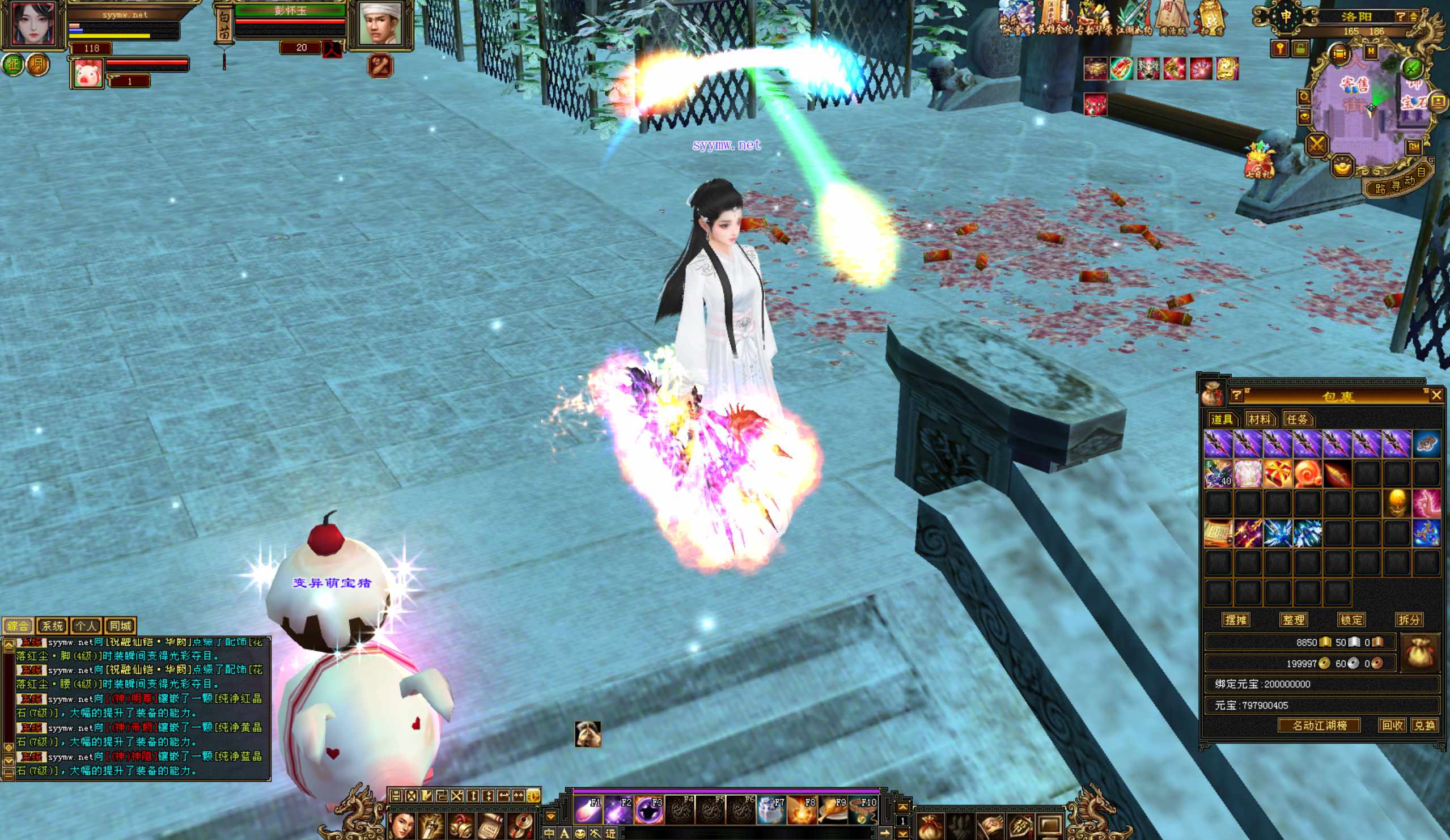Viewport: 1450px width, 840px height.
Task: Open the 同城 chat channel tab
Action: pyautogui.click(x=120, y=625)
